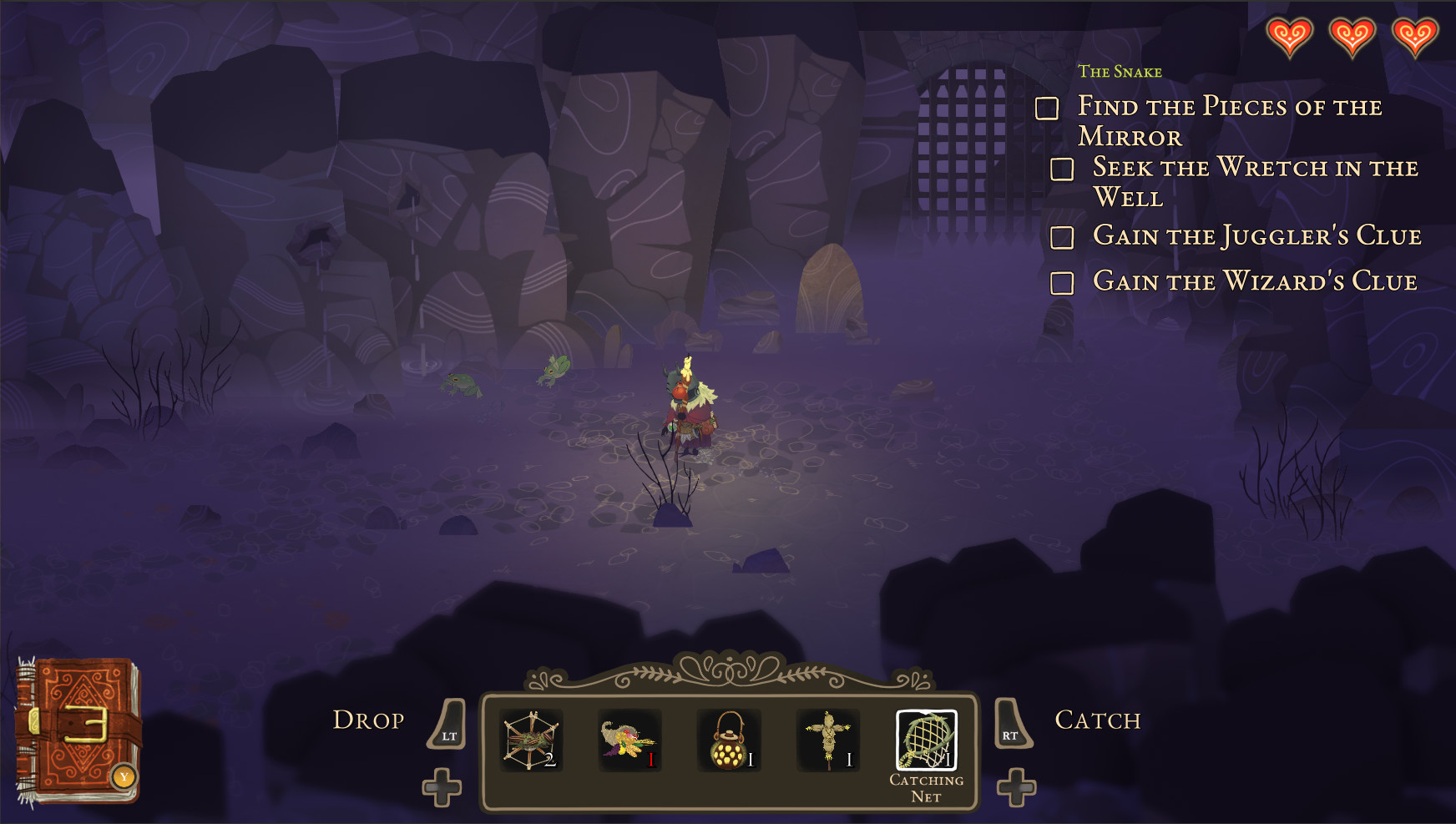
Task: Check off Find the Pieces of the Mirror
Action: pos(1047,108)
